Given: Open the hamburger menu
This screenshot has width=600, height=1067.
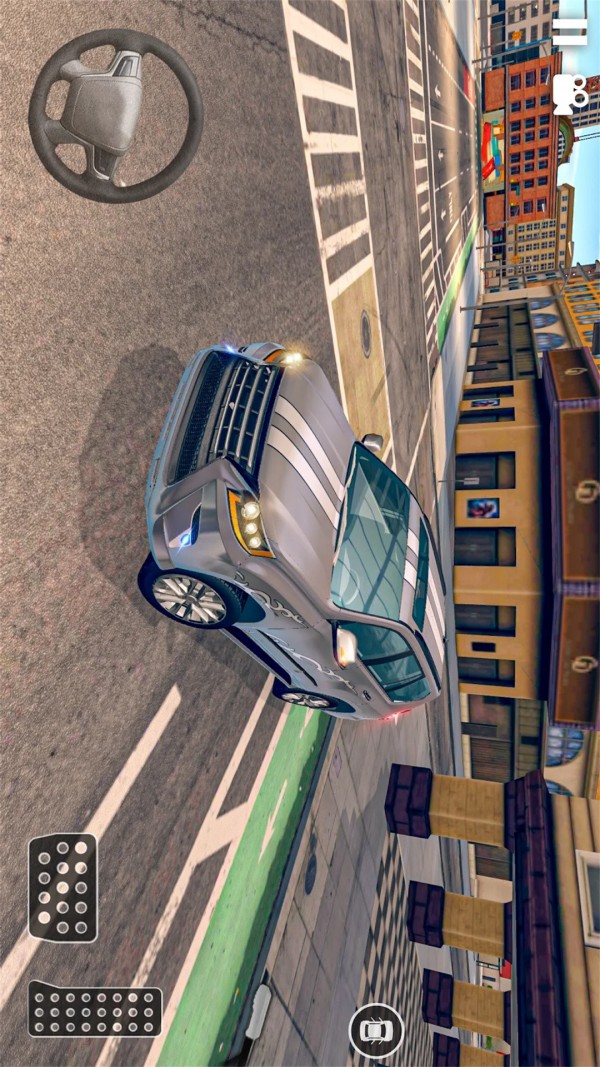Looking at the screenshot, I should point(570,32).
